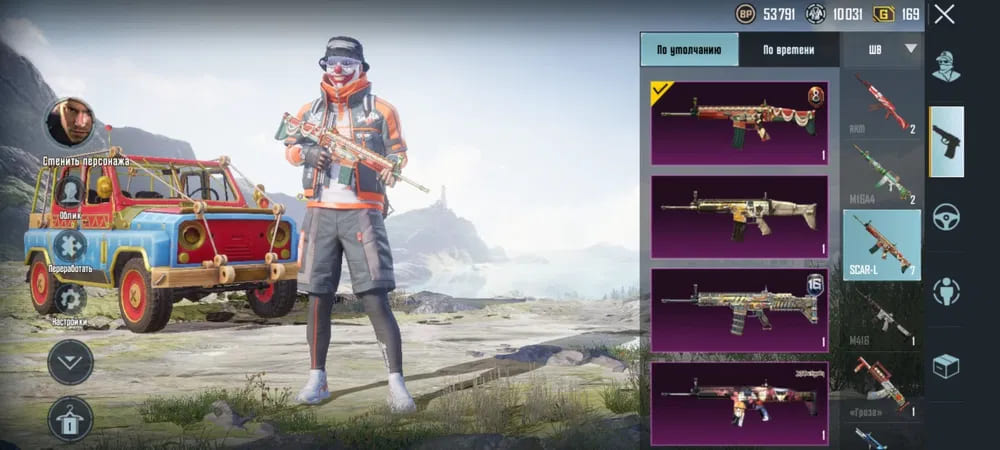Choose the «Гроза» weapon category
This screenshot has width=1000, height=450.
click(x=882, y=385)
